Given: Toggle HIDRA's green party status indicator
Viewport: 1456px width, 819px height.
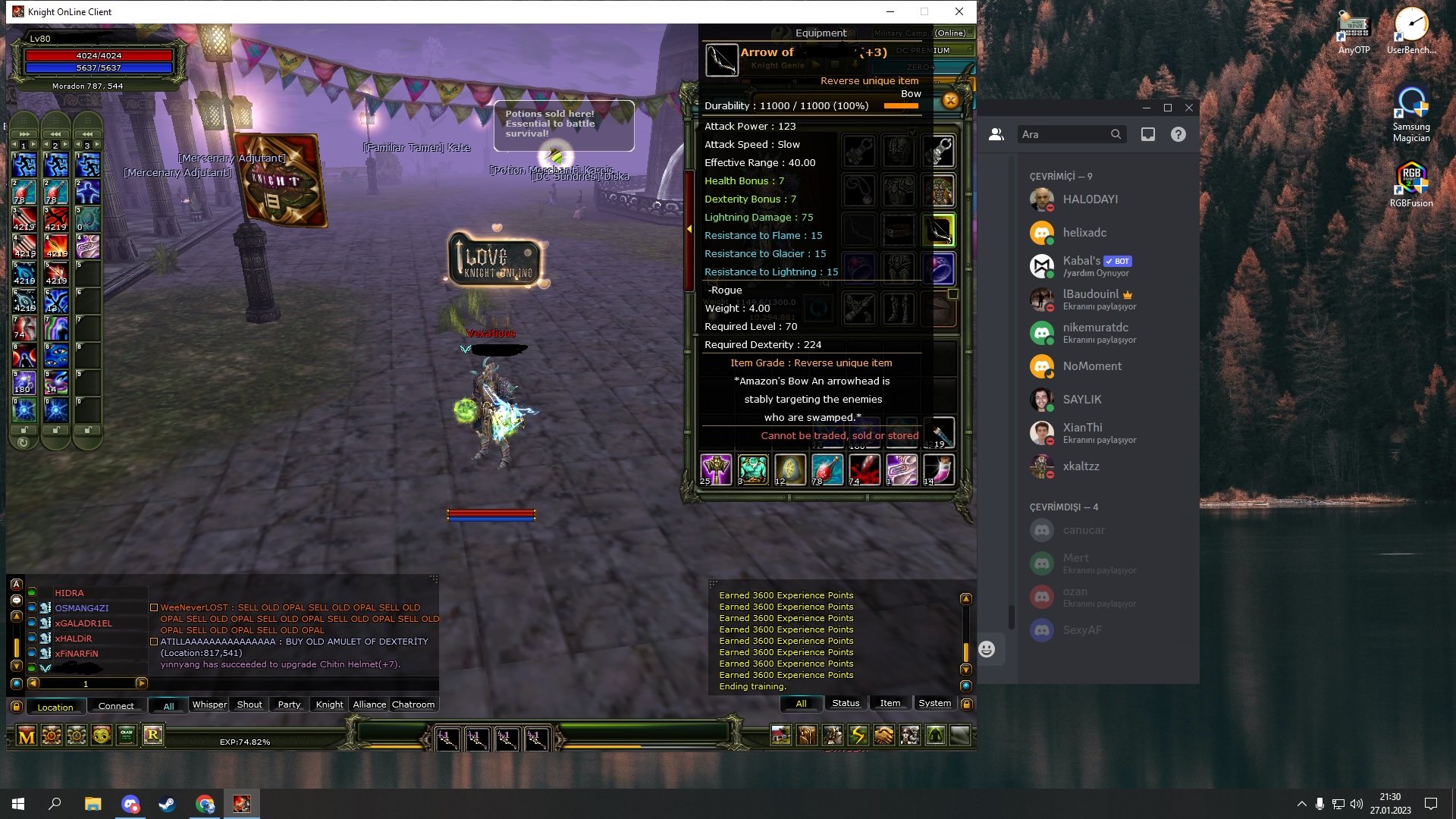Looking at the screenshot, I should 32,592.
